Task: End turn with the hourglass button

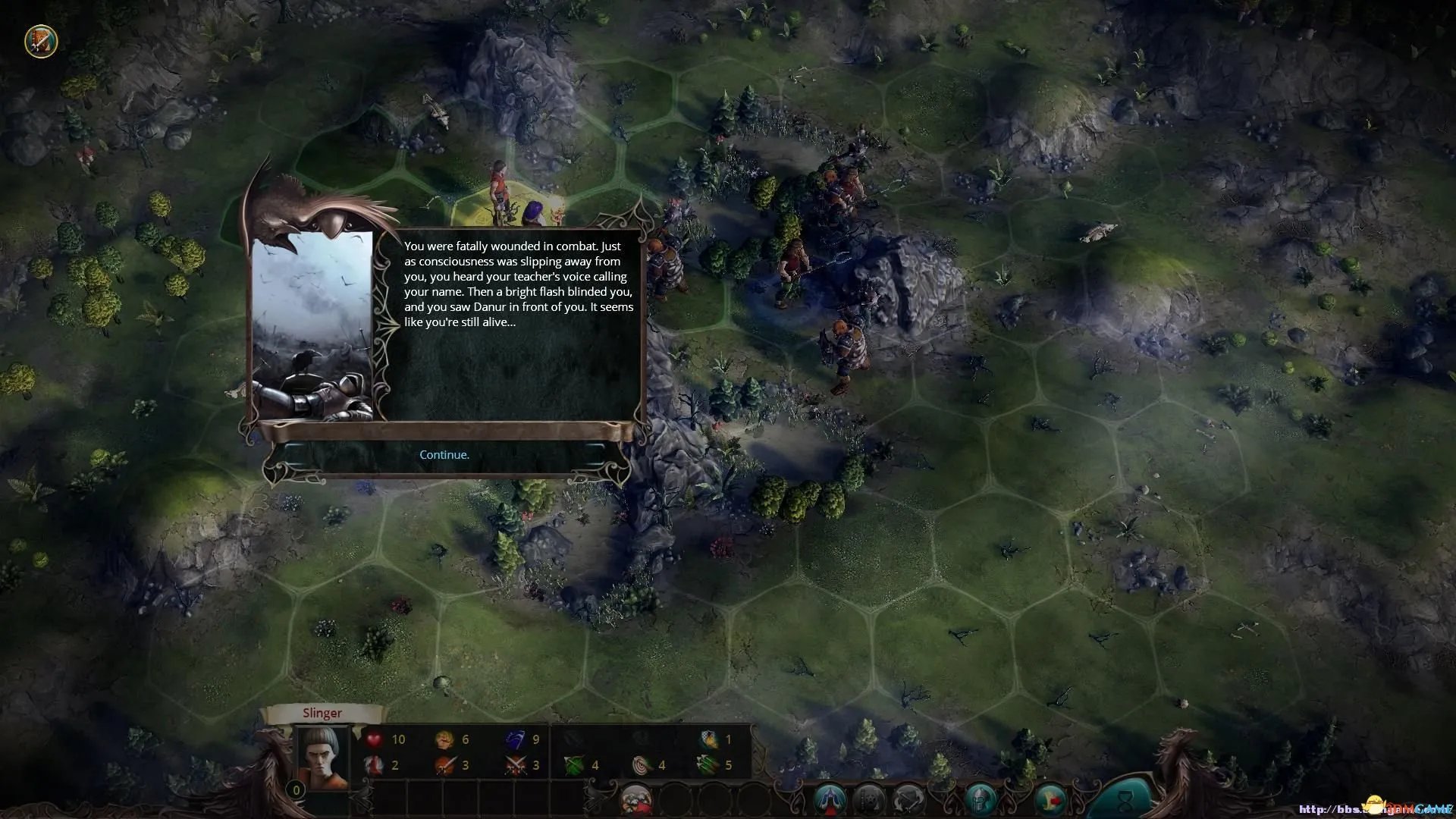Action: (x=1125, y=799)
